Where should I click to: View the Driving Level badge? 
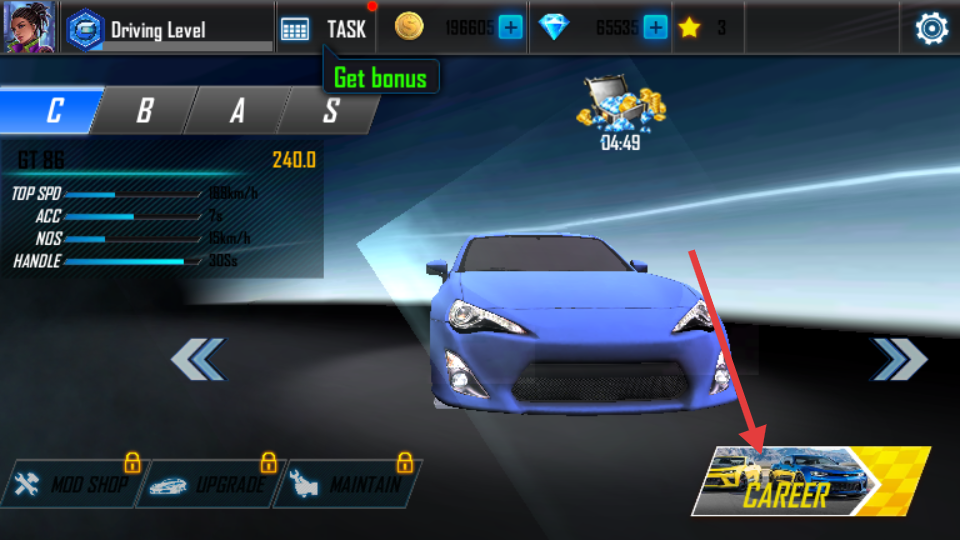[x=86, y=29]
